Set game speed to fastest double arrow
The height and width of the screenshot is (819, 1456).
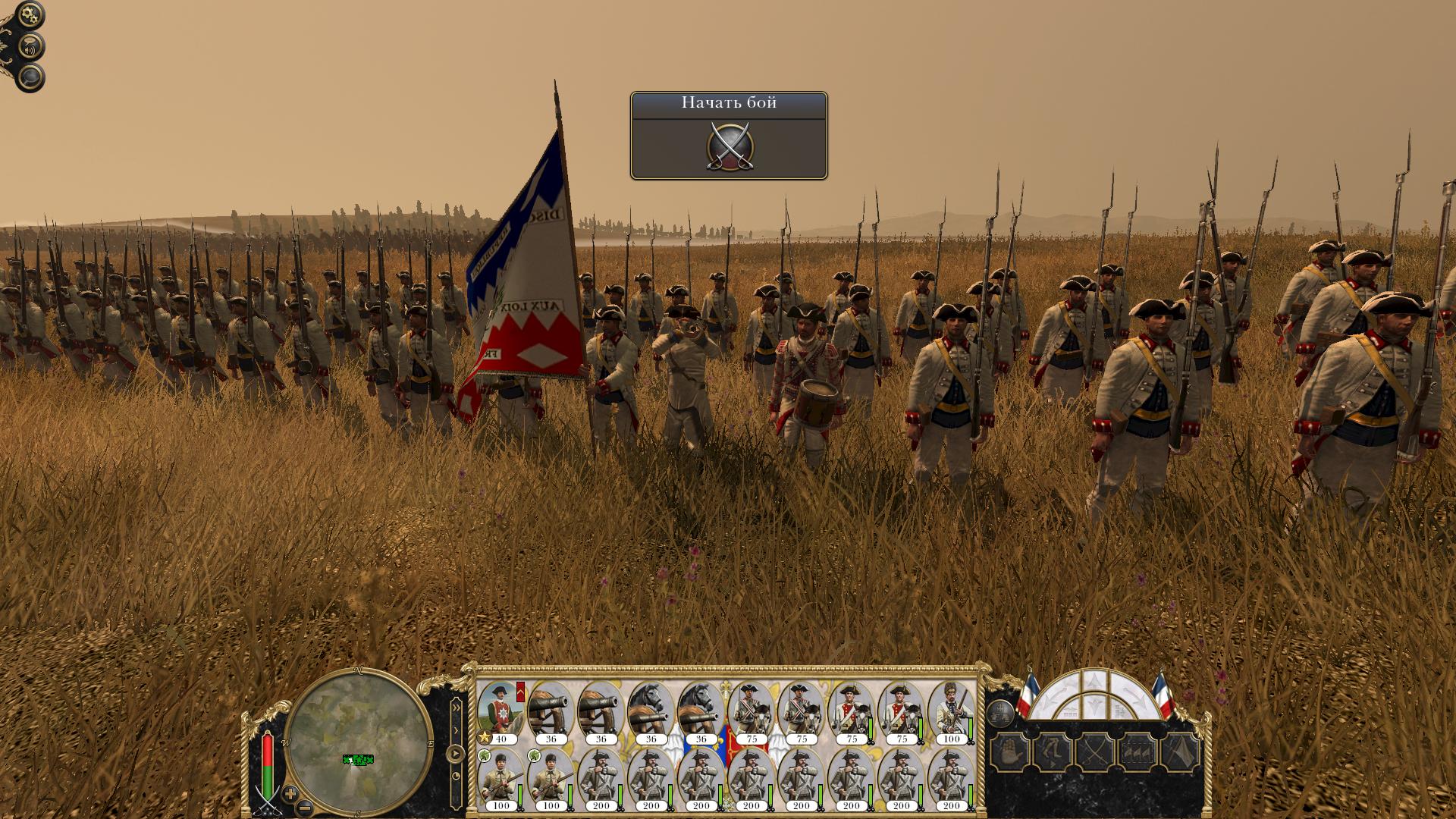tap(456, 707)
